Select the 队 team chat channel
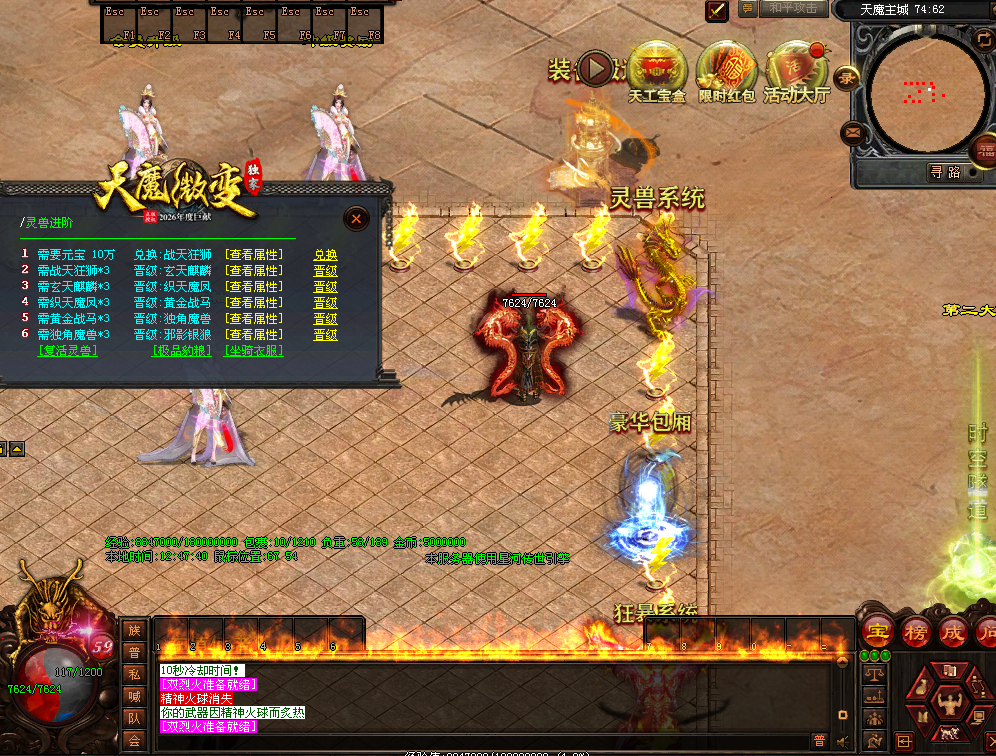This screenshot has width=996, height=756. [134, 718]
